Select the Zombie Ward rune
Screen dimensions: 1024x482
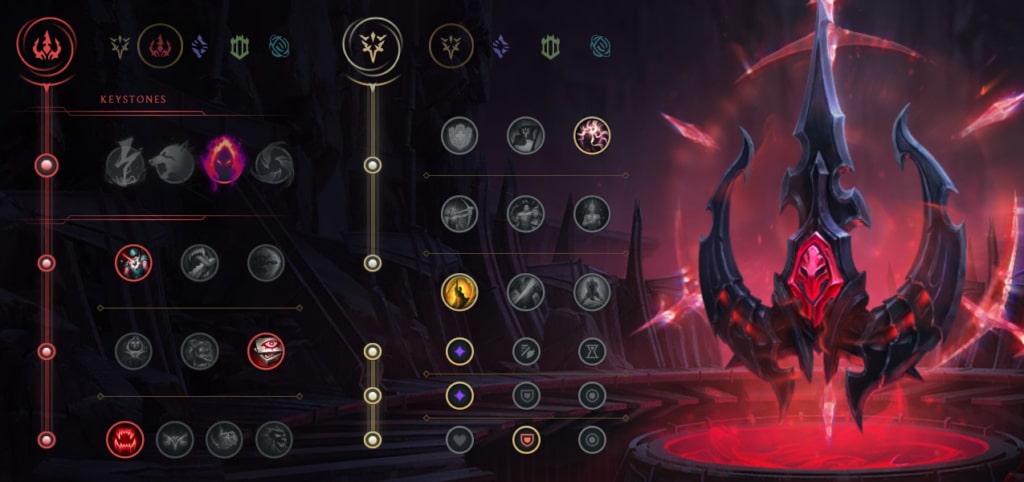pos(133,351)
